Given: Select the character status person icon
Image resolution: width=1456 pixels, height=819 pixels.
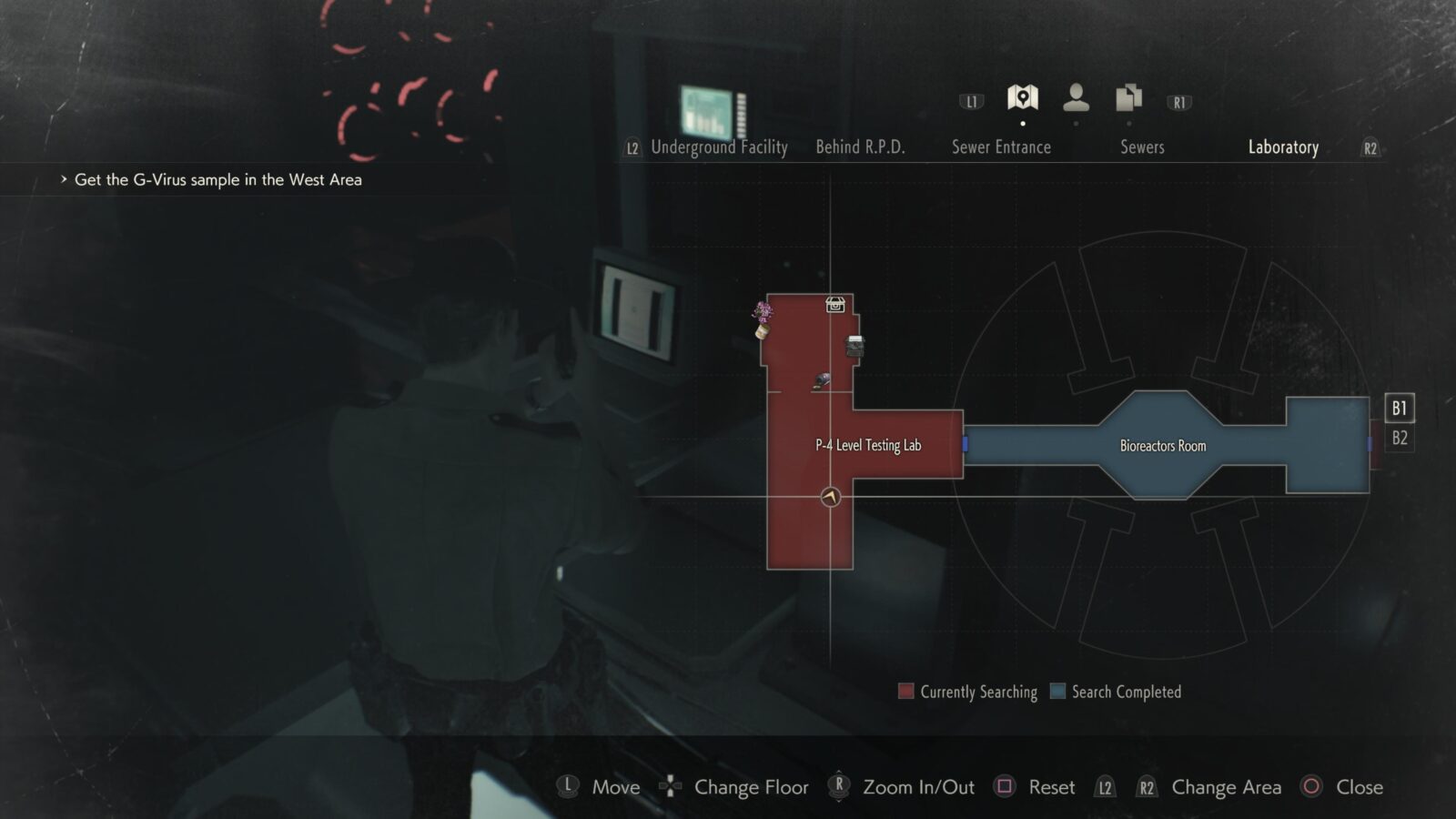Looking at the screenshot, I should pyautogui.click(x=1077, y=96).
